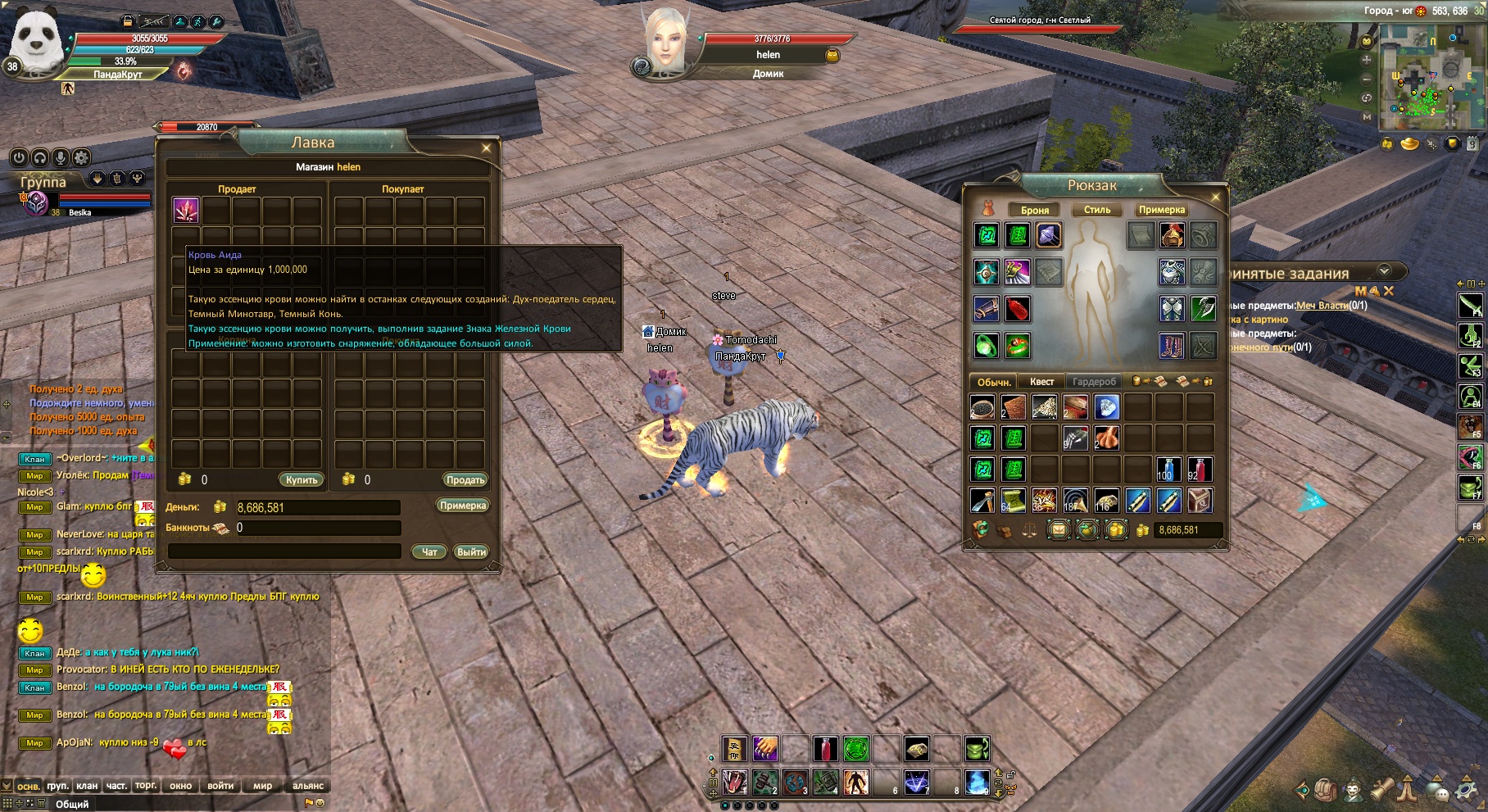The image size is (1488, 812).
Task: Select the equipped helmet slot
Action: [1172, 236]
